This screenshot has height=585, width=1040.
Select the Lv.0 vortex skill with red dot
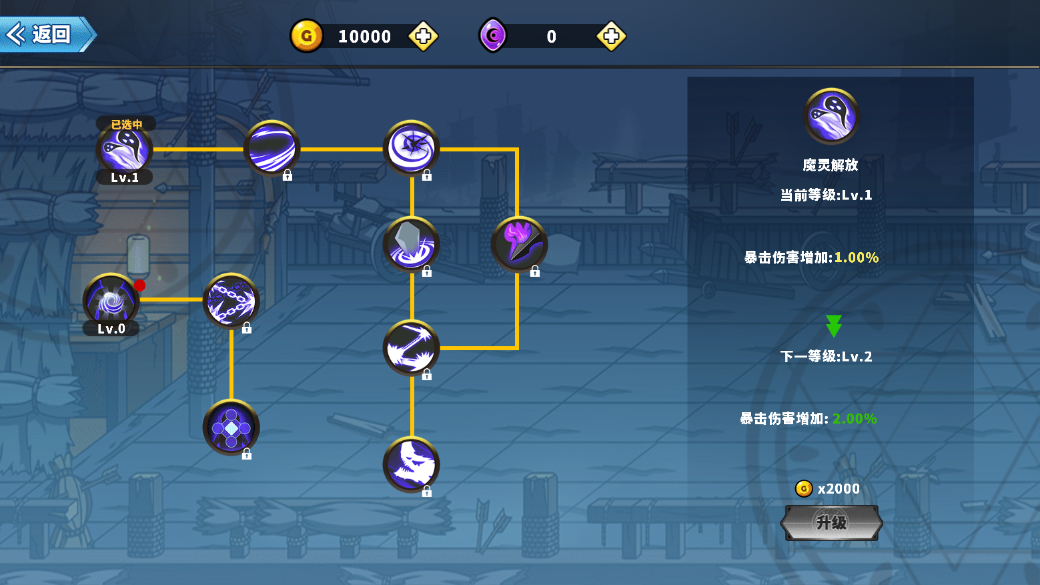[111, 300]
